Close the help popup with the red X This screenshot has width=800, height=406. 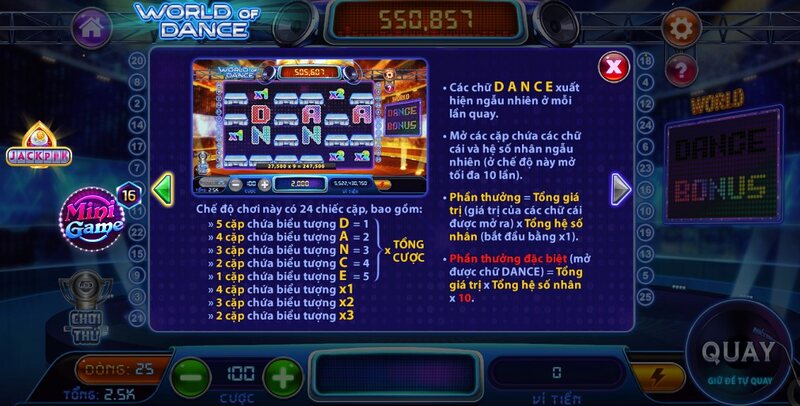[613, 67]
